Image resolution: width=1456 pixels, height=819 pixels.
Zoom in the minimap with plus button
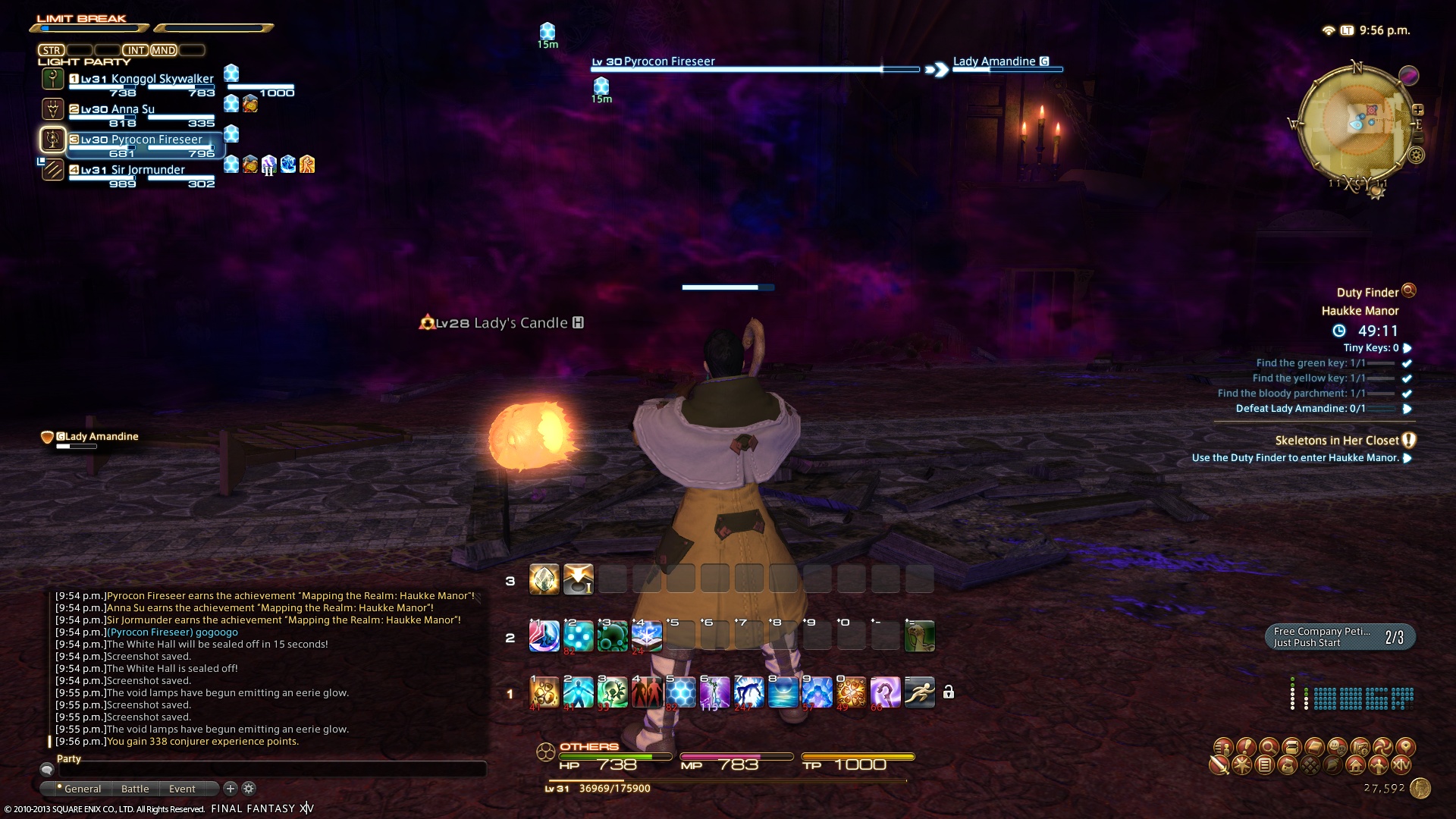[x=1417, y=109]
